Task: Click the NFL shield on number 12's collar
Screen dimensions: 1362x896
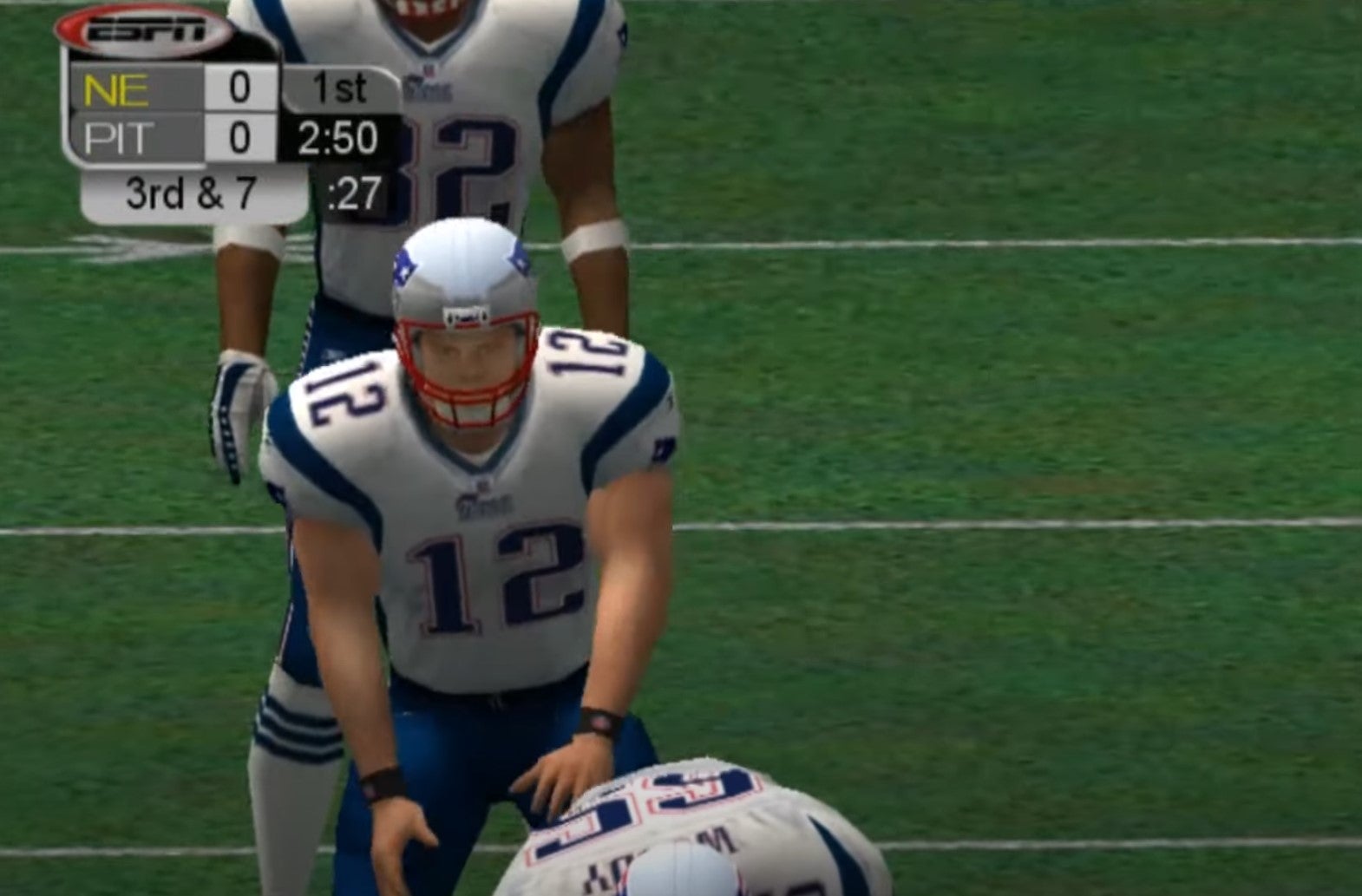Action: click(x=481, y=484)
